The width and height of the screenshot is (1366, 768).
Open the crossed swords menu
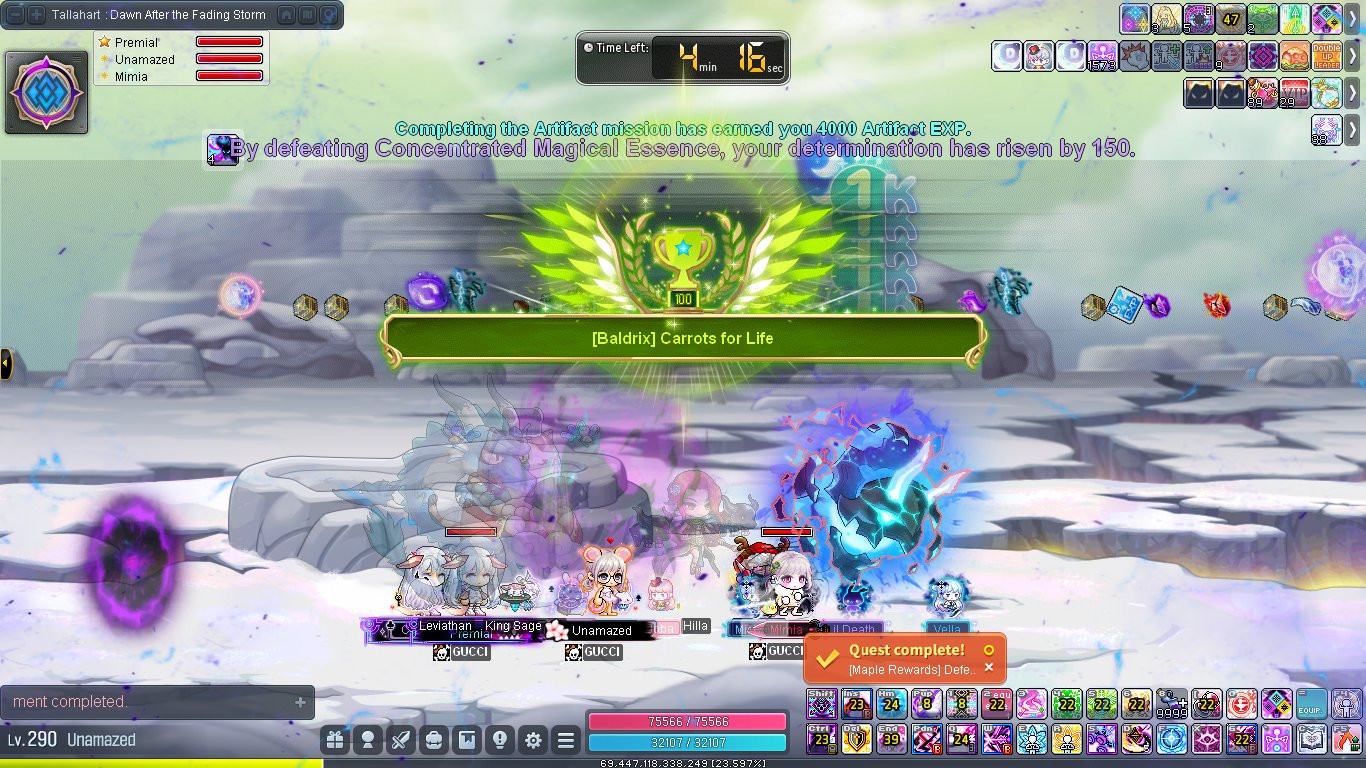pos(401,740)
